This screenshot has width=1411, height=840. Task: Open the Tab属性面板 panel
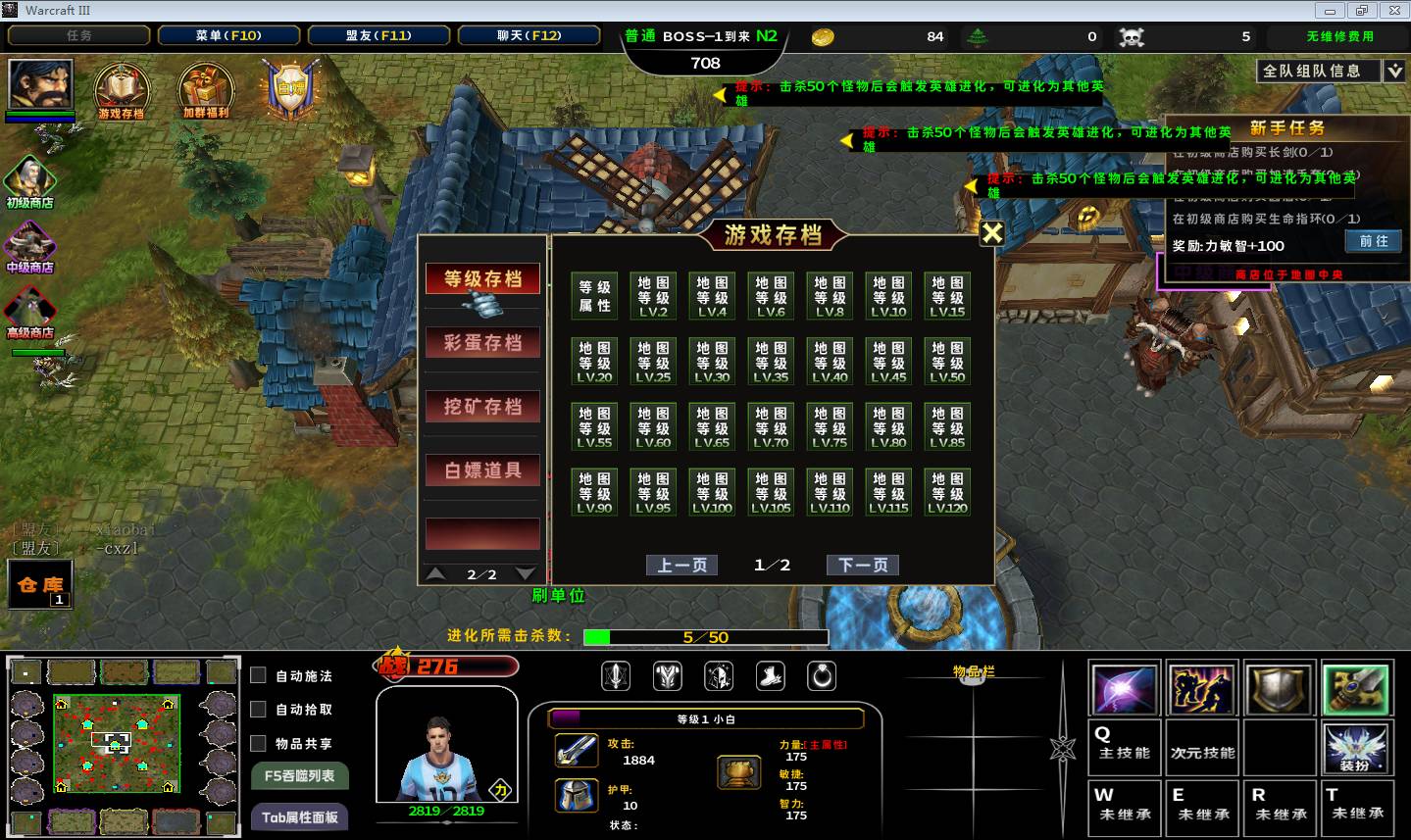pyautogui.click(x=299, y=816)
